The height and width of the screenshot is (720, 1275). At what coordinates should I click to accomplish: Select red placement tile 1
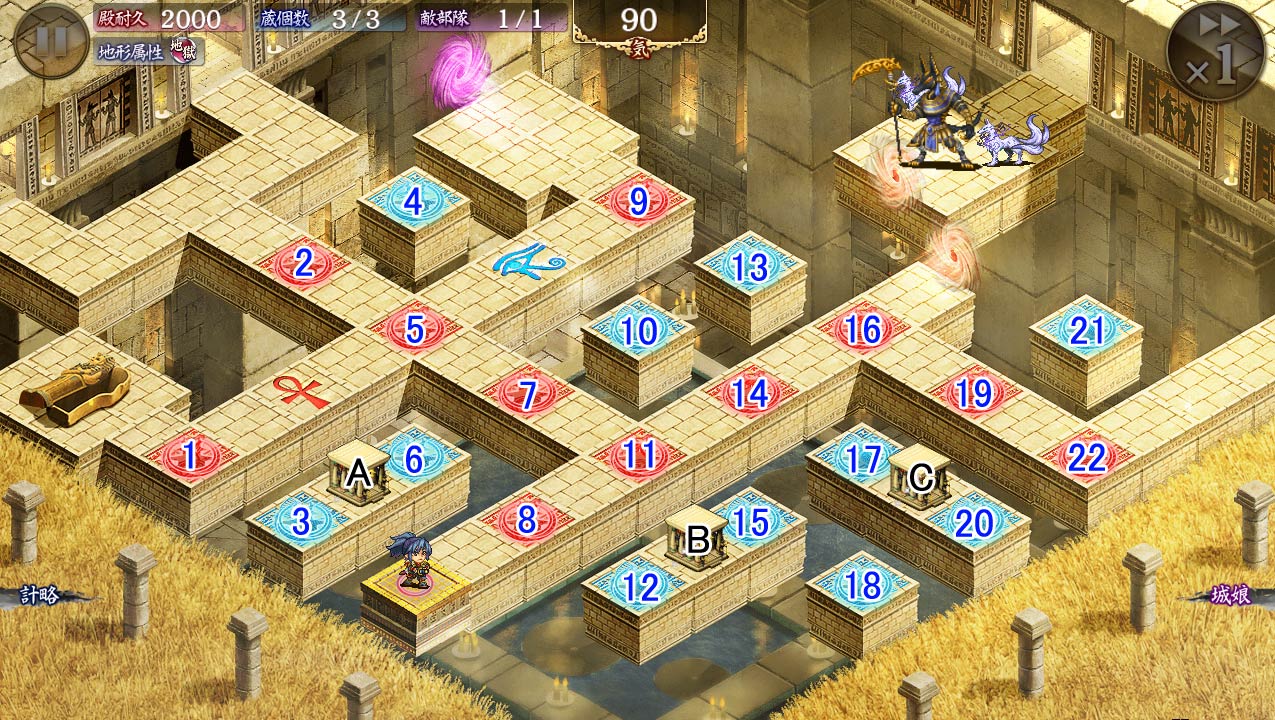pos(189,457)
